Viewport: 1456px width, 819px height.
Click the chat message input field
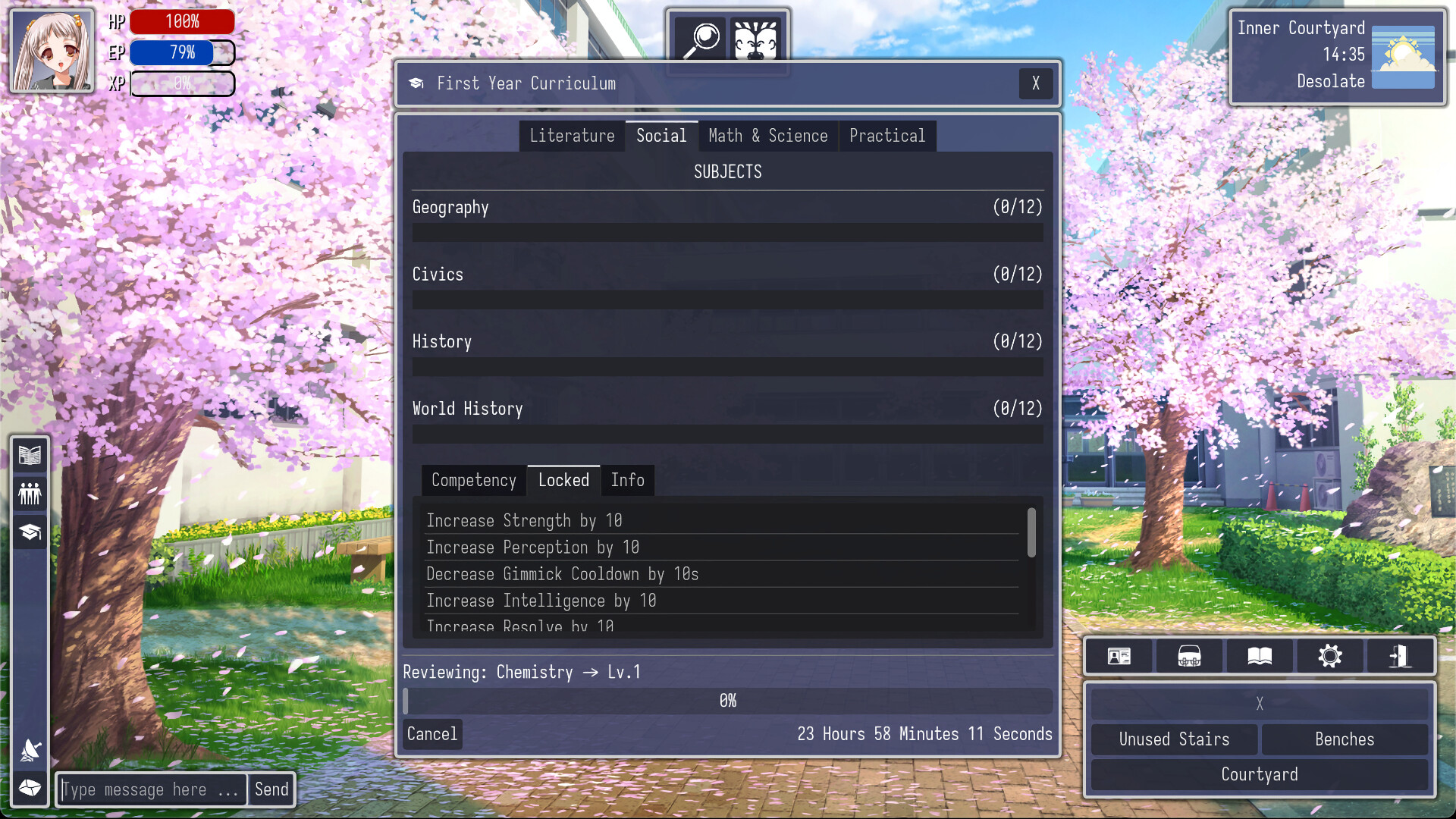coord(152,790)
